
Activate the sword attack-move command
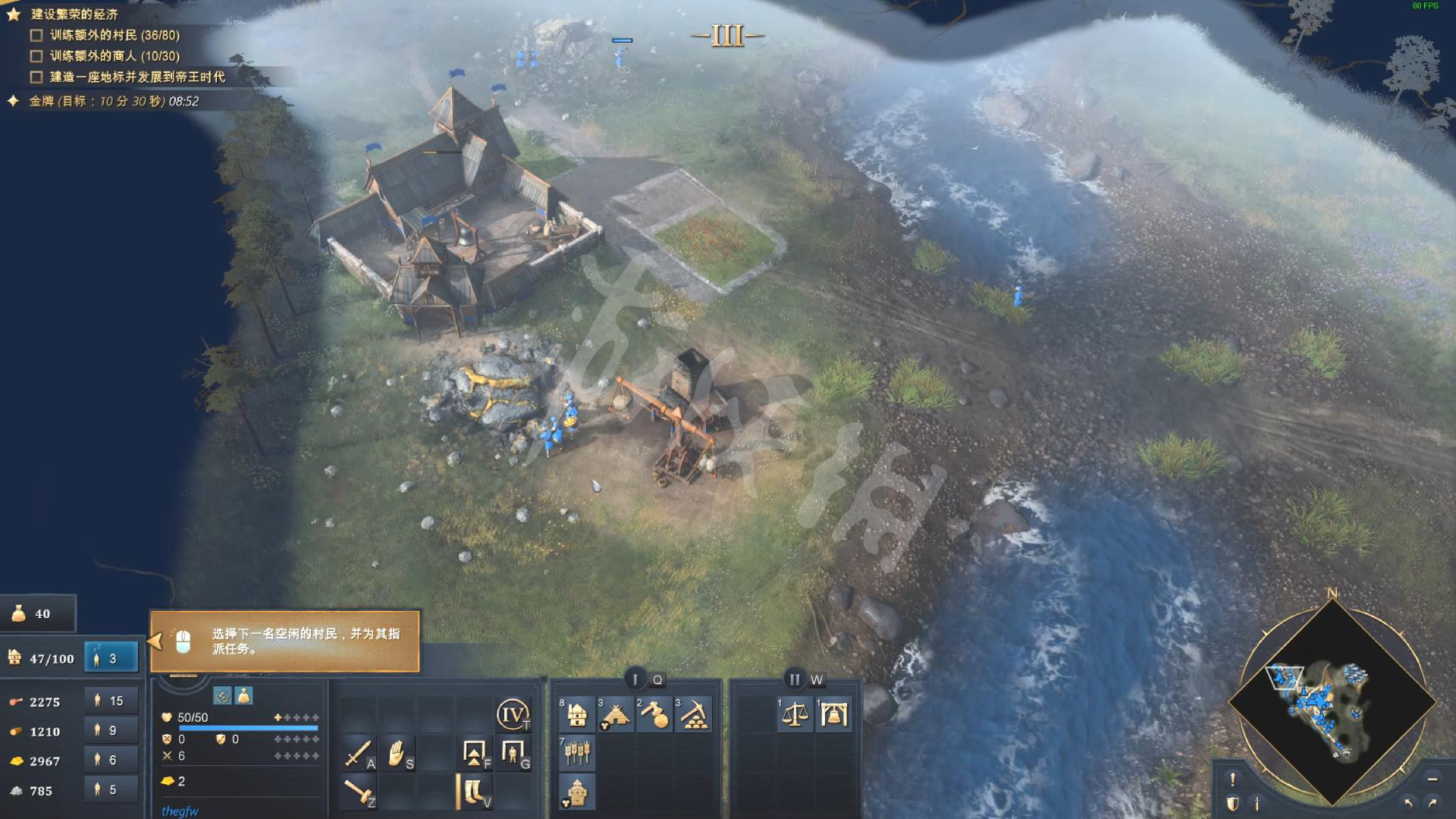click(x=358, y=753)
